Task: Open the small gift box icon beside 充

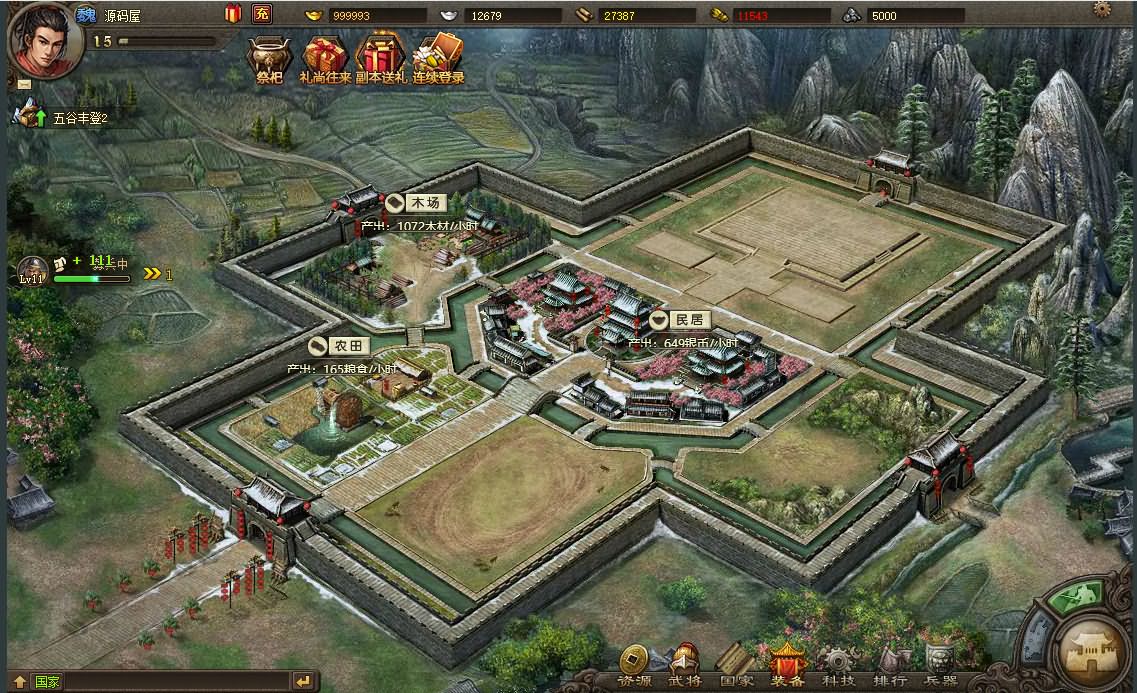Action: point(233,14)
